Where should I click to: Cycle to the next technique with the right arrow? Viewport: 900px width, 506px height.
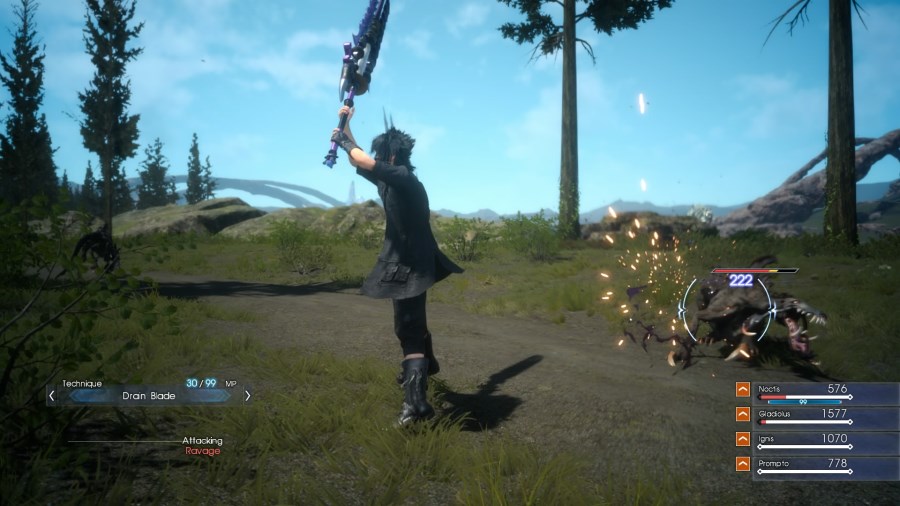247,395
